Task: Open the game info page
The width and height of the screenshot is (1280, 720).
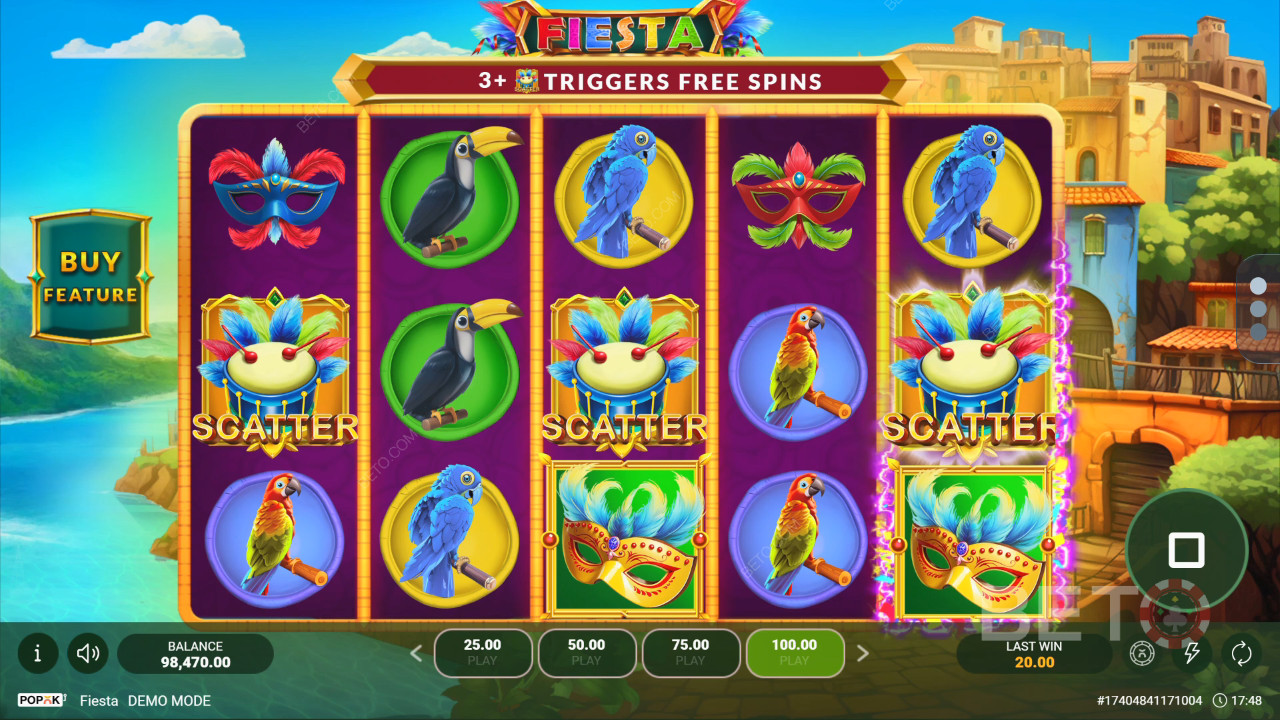Action: pyautogui.click(x=38, y=654)
